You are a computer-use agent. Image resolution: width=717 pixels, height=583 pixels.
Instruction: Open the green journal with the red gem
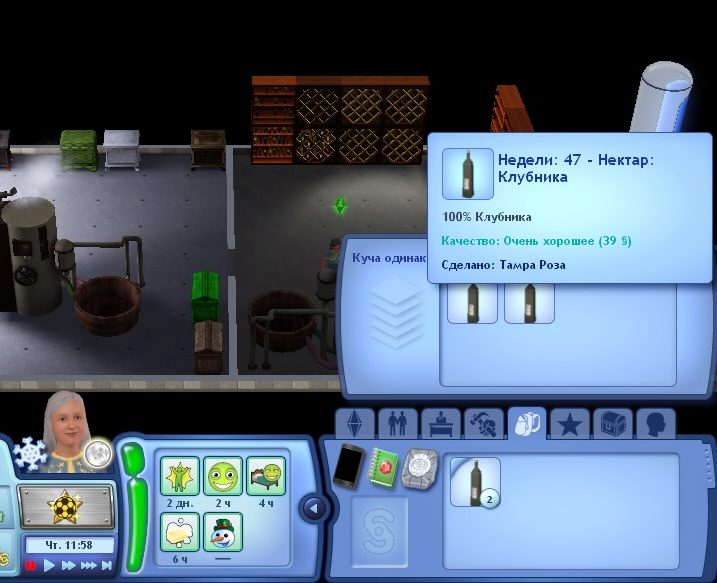[385, 467]
